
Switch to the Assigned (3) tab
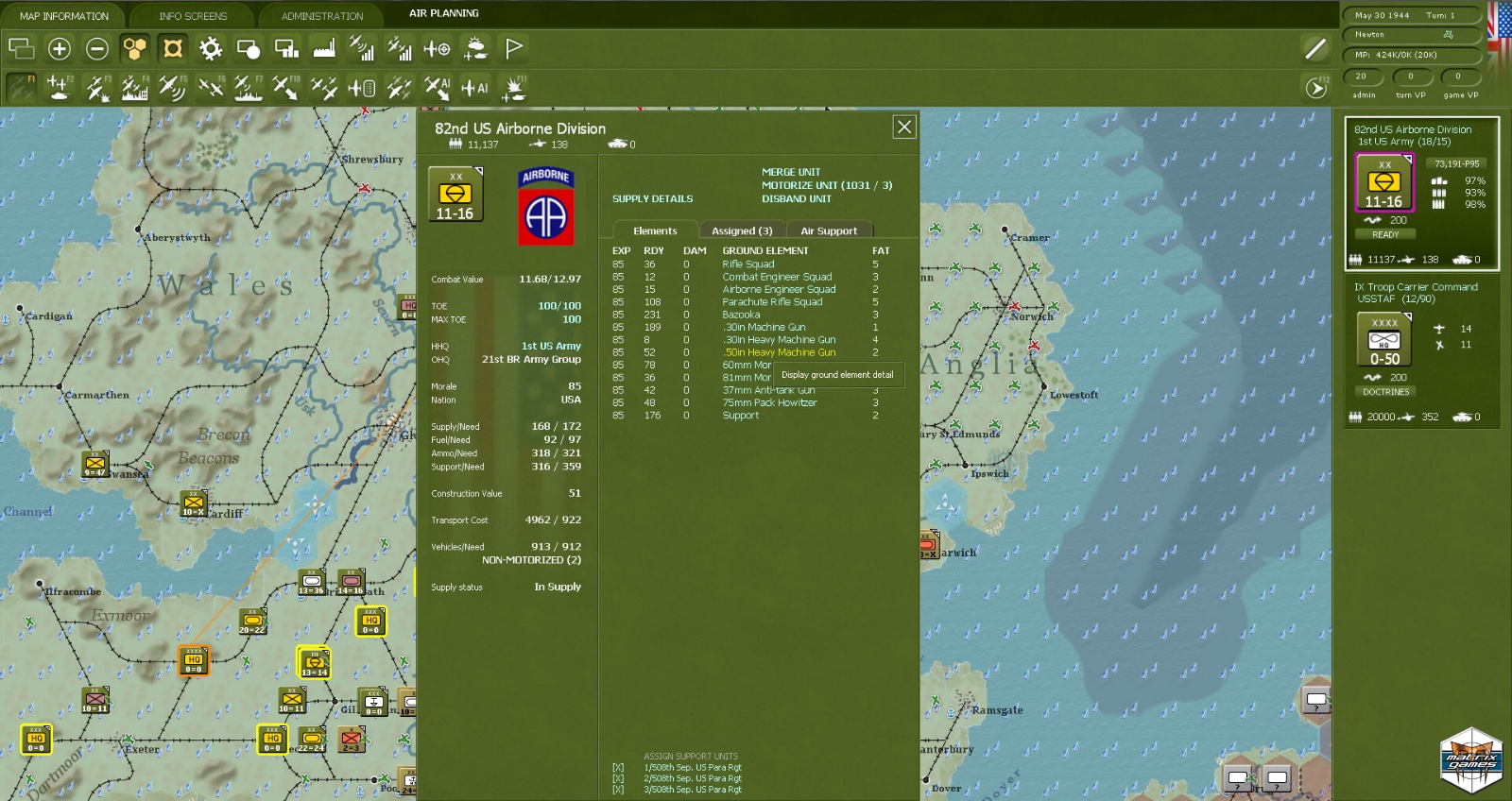742,230
